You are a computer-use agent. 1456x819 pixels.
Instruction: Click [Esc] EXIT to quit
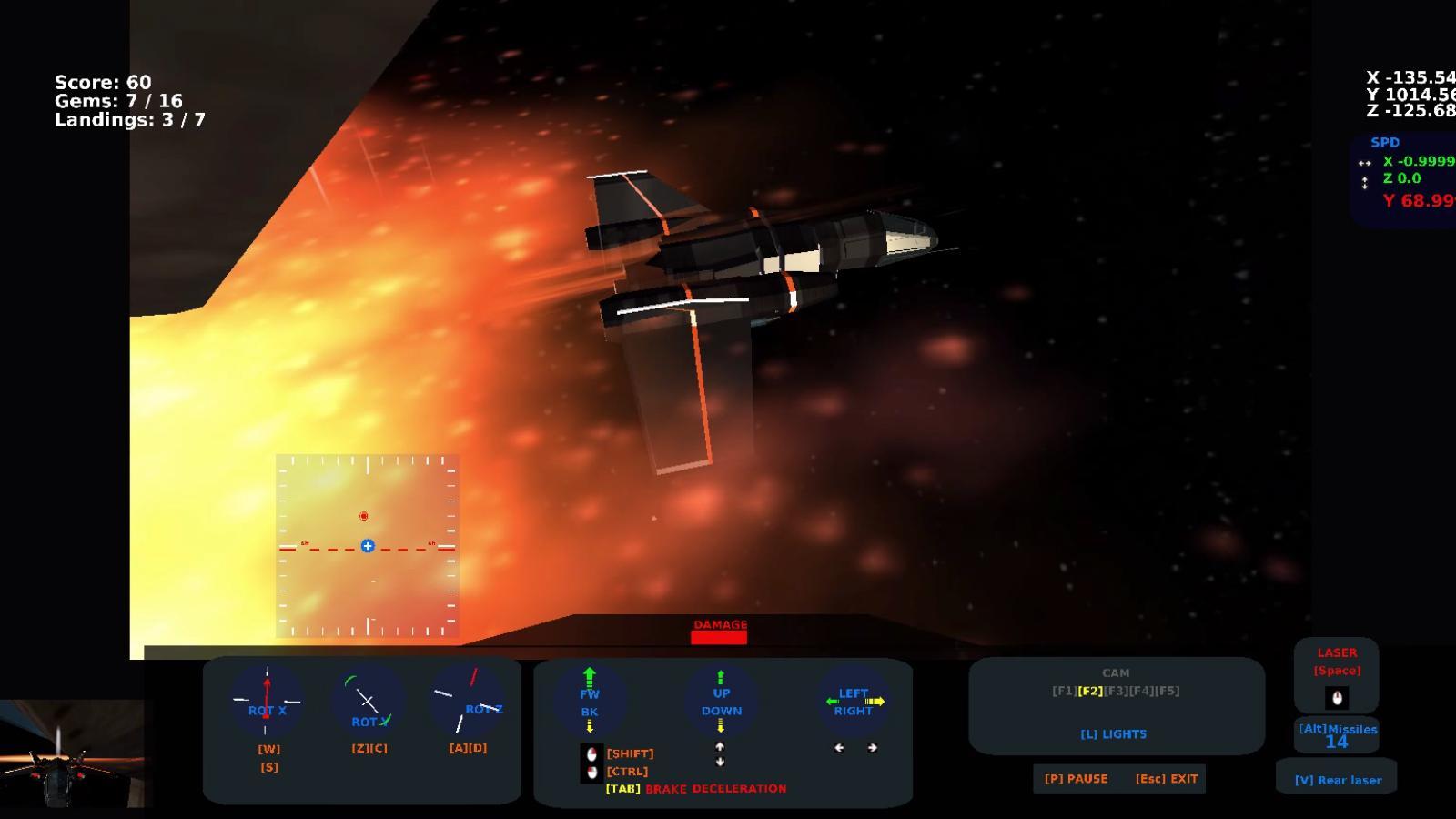point(1168,779)
